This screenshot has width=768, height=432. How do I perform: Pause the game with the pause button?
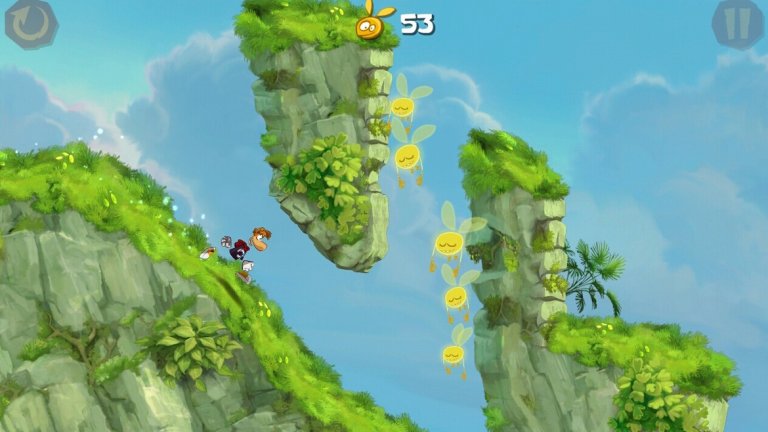[738, 23]
